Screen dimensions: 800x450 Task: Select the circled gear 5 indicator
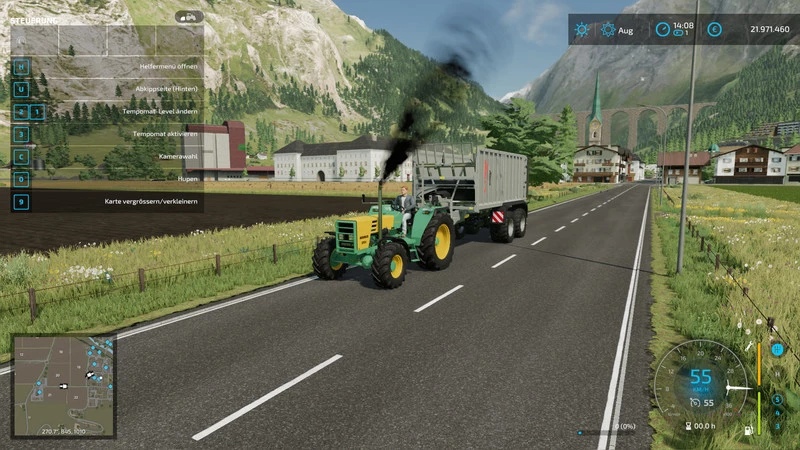[777, 400]
